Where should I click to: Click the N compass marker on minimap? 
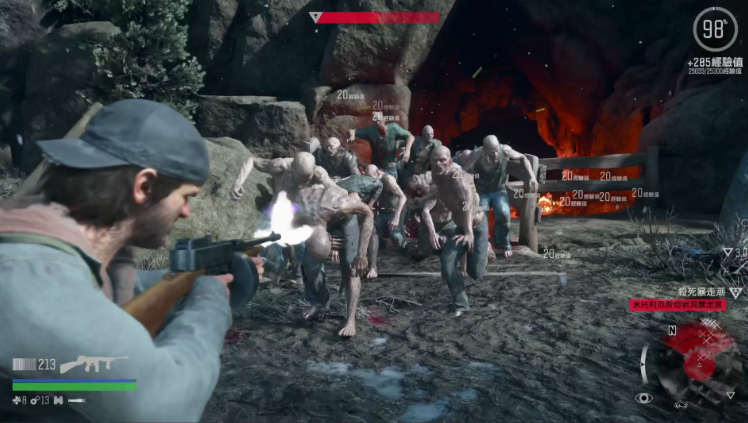click(672, 329)
